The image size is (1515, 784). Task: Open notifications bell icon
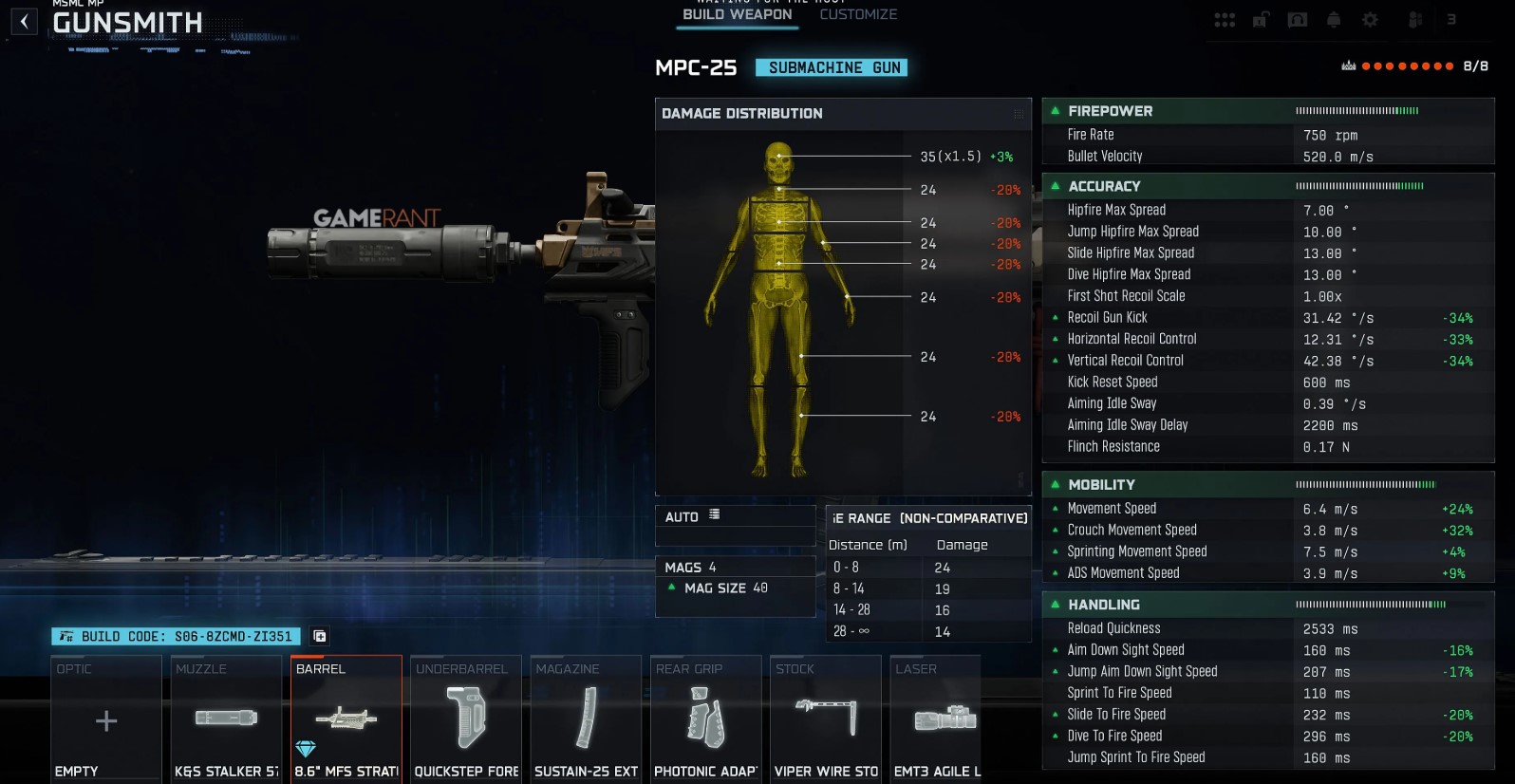(1334, 20)
